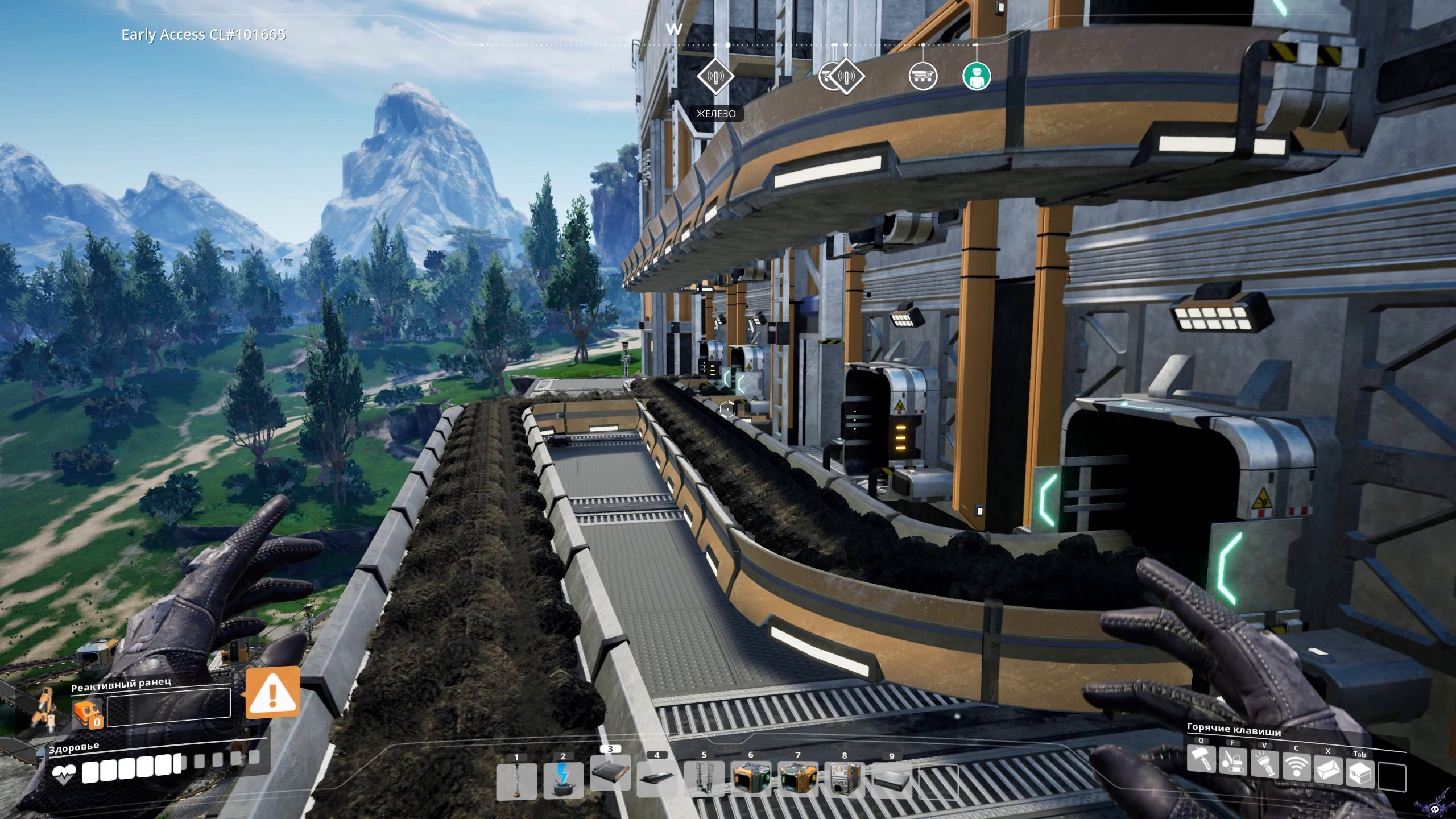Choose the lightning bolt power item slot
This screenshot has height=819, width=1456.
coord(563,780)
